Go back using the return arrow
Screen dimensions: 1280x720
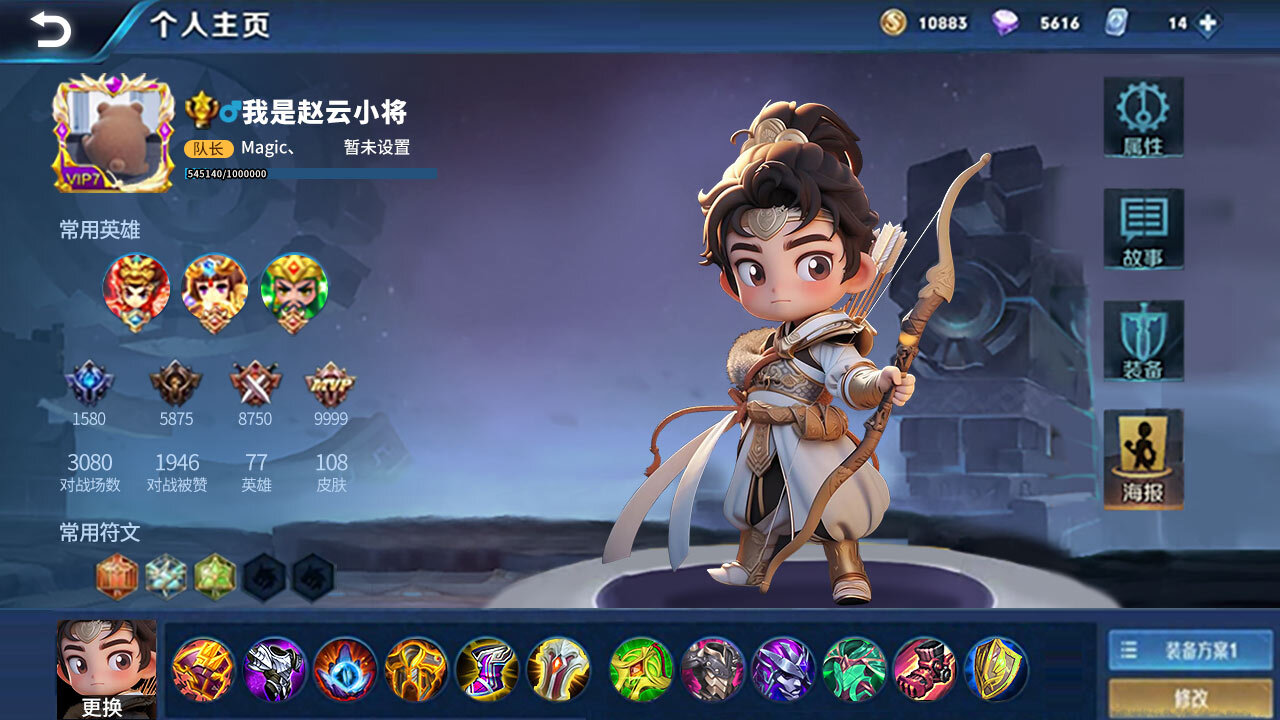tap(50, 29)
